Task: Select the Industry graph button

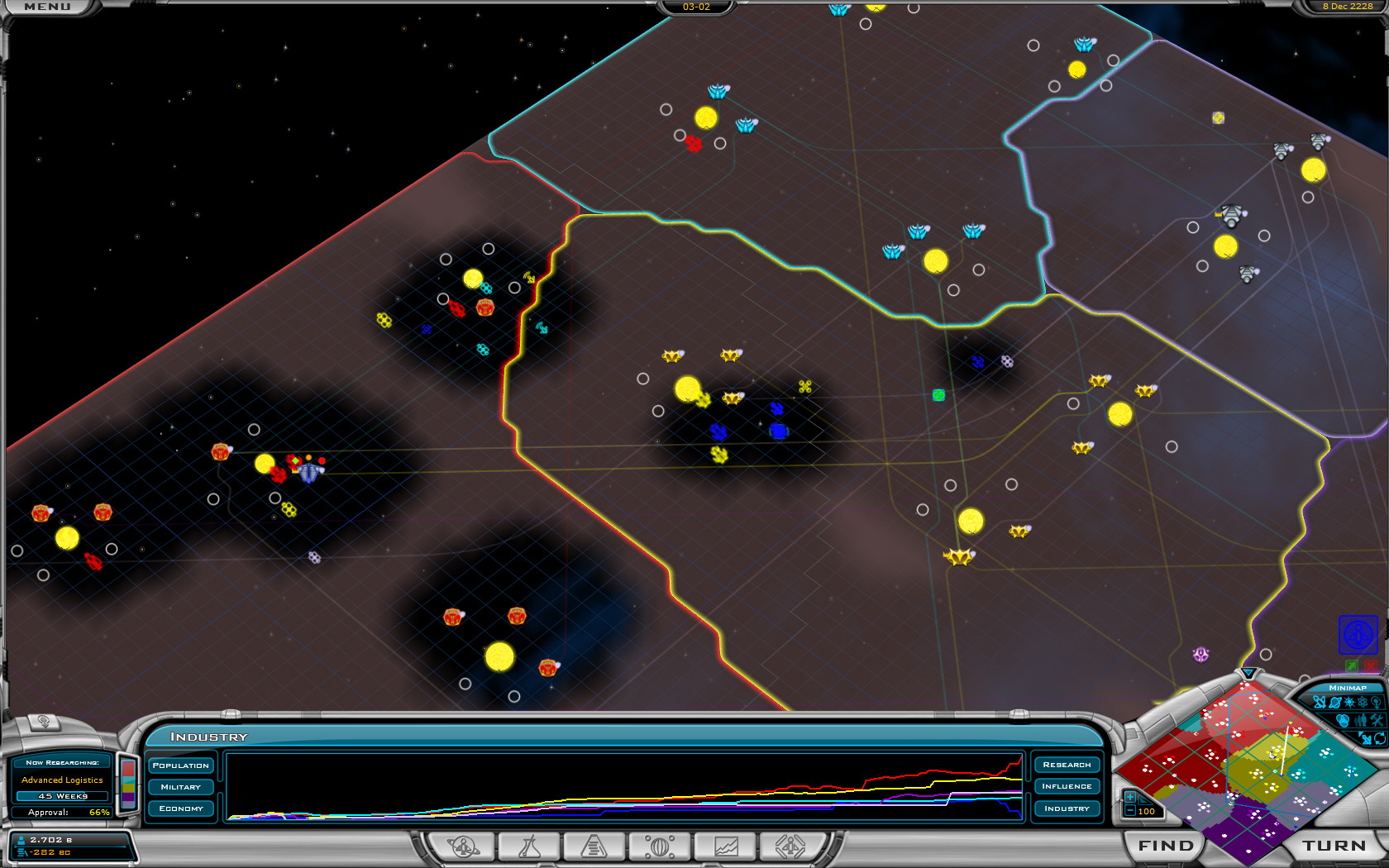Action: pyautogui.click(x=1067, y=808)
